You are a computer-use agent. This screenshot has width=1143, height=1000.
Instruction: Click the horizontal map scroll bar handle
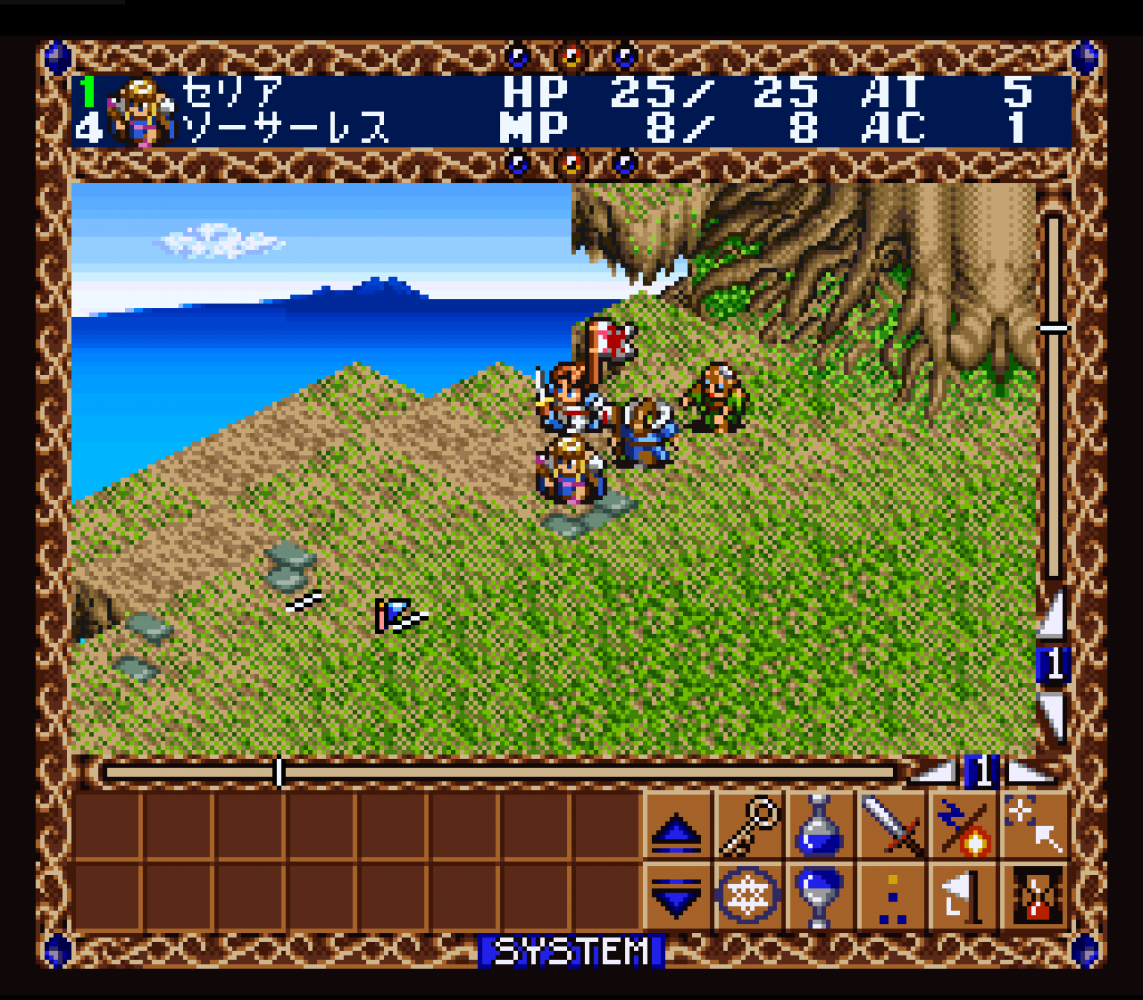click(279, 772)
